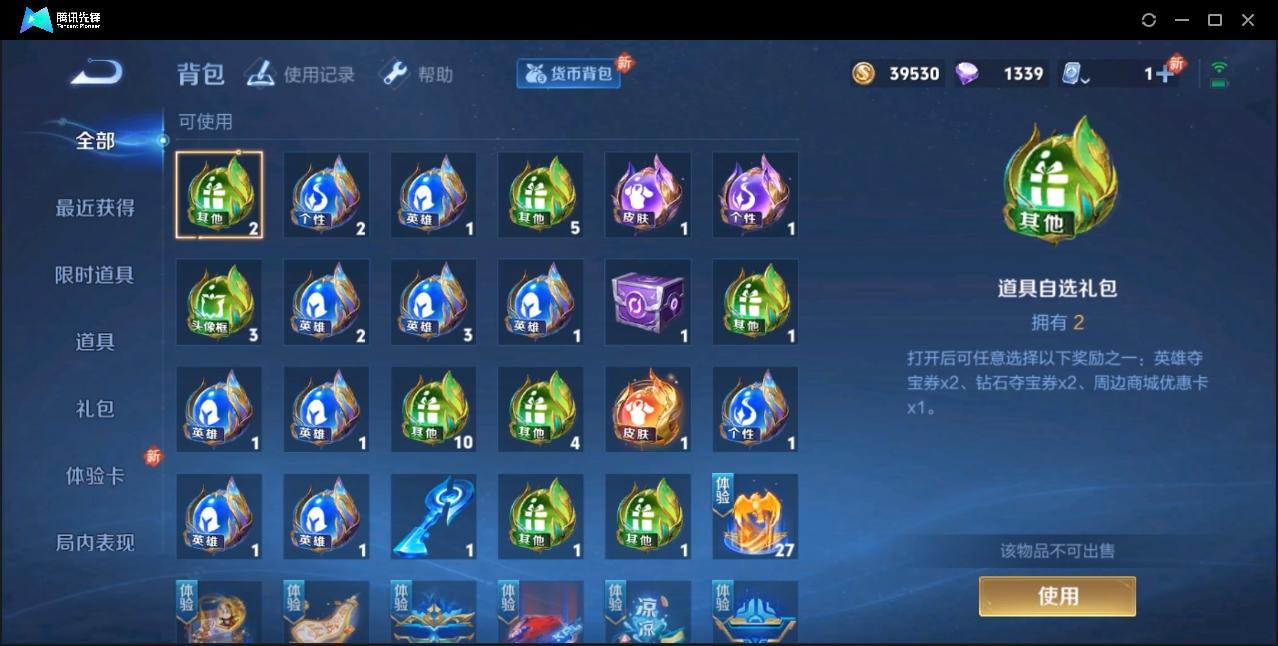Choose the red 皮肤 orb item

pos(648,409)
